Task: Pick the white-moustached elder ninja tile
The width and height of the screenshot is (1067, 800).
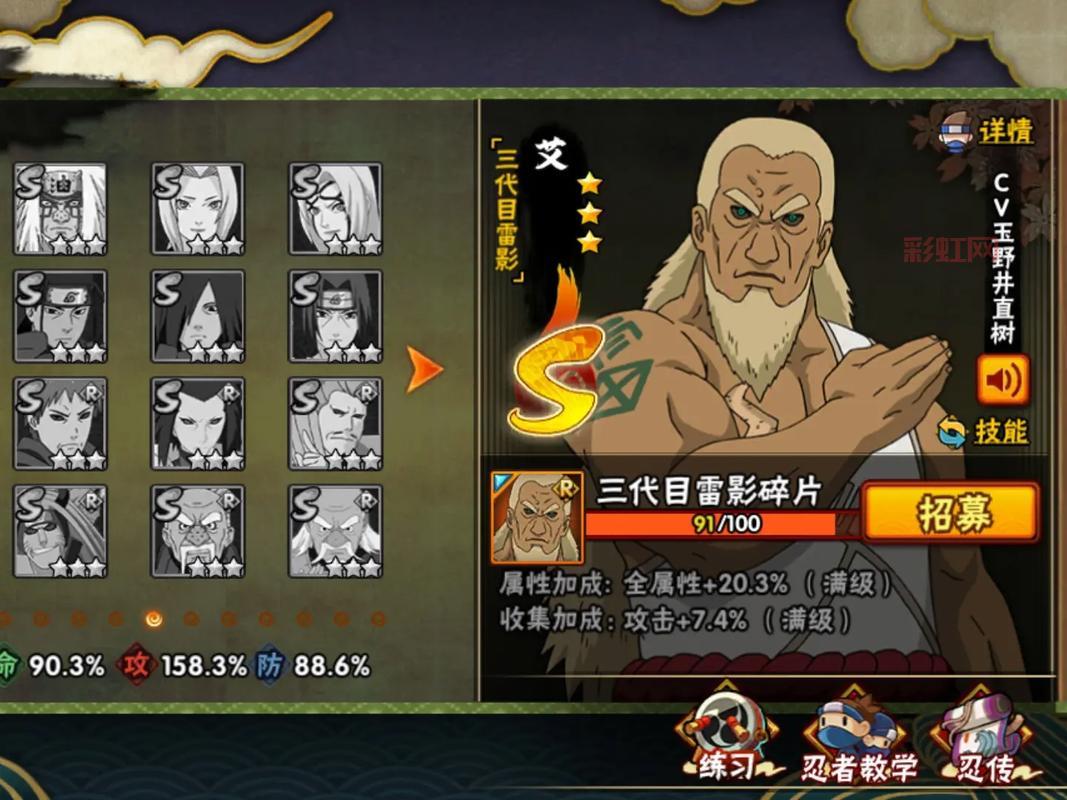Action: coord(336,531)
